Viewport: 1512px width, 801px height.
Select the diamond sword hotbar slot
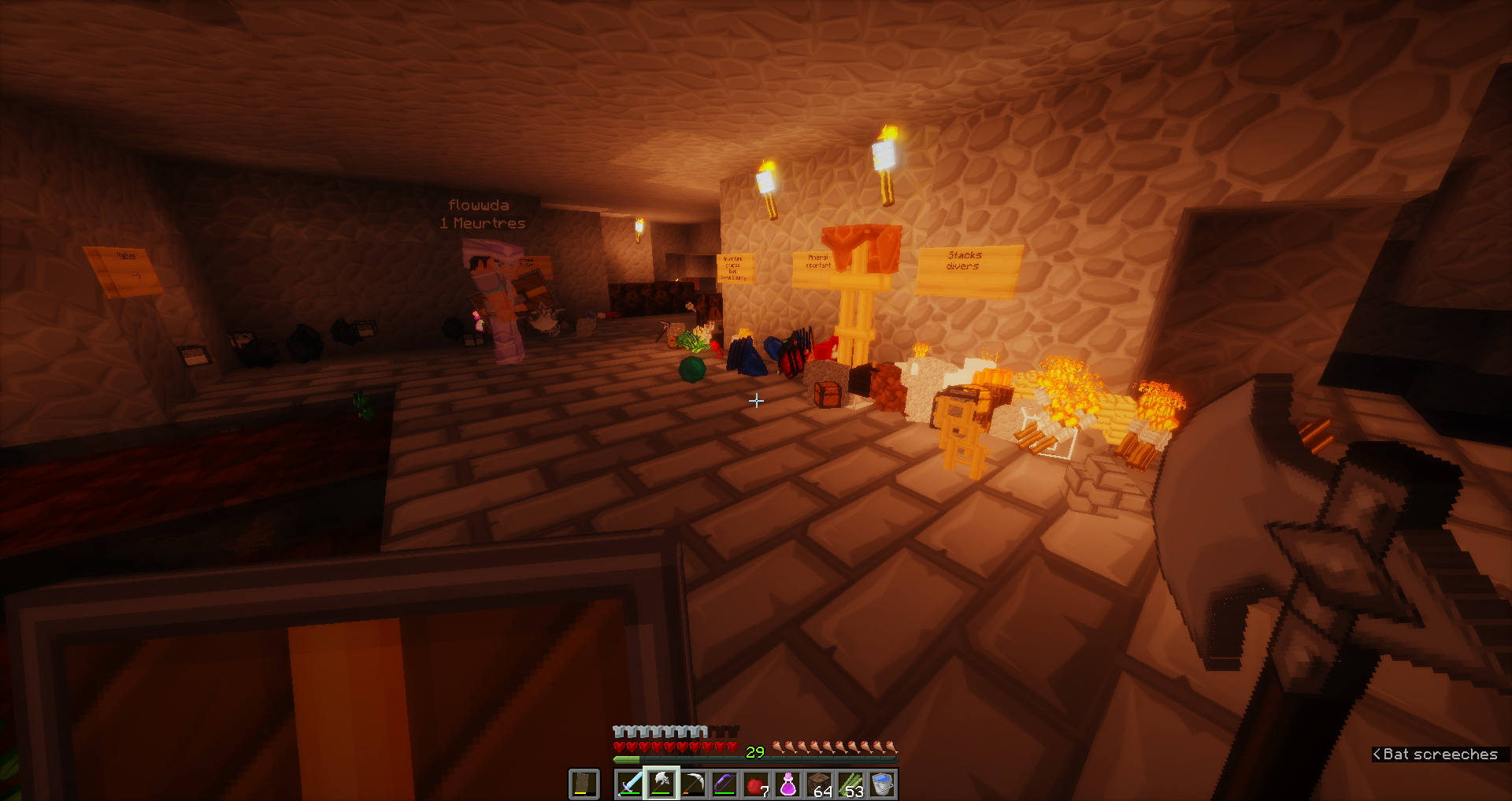(x=630, y=784)
